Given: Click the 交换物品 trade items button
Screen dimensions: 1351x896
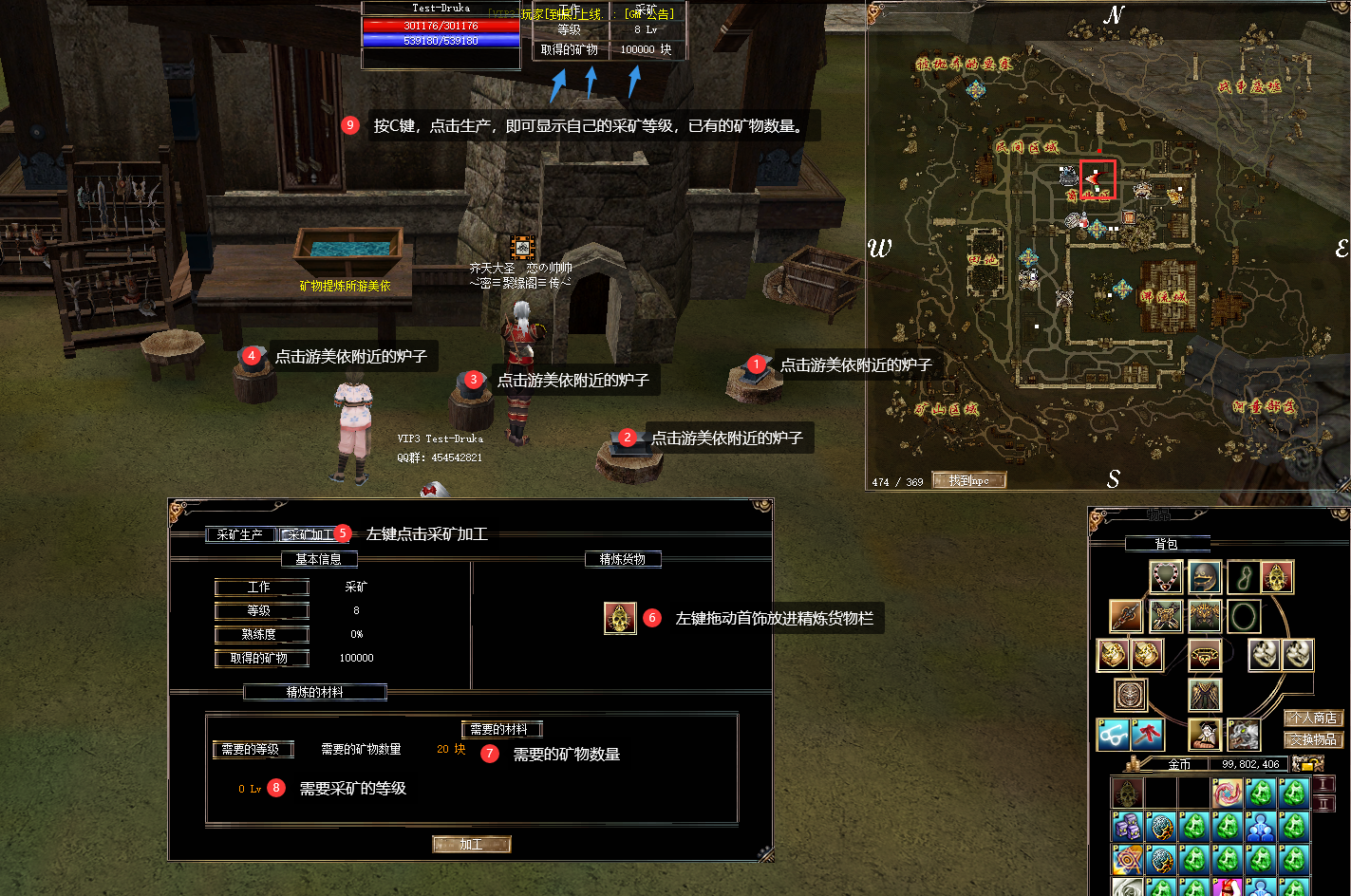Looking at the screenshot, I should click(x=1312, y=739).
